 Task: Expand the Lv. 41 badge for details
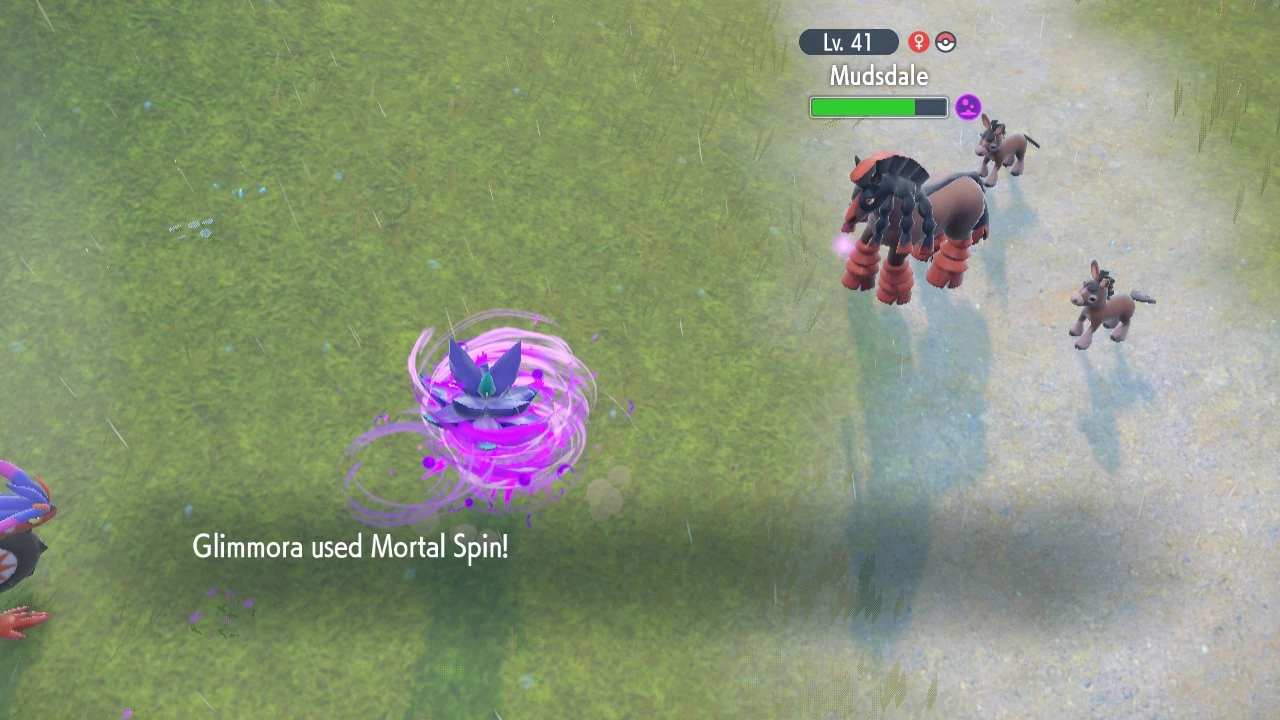(848, 42)
